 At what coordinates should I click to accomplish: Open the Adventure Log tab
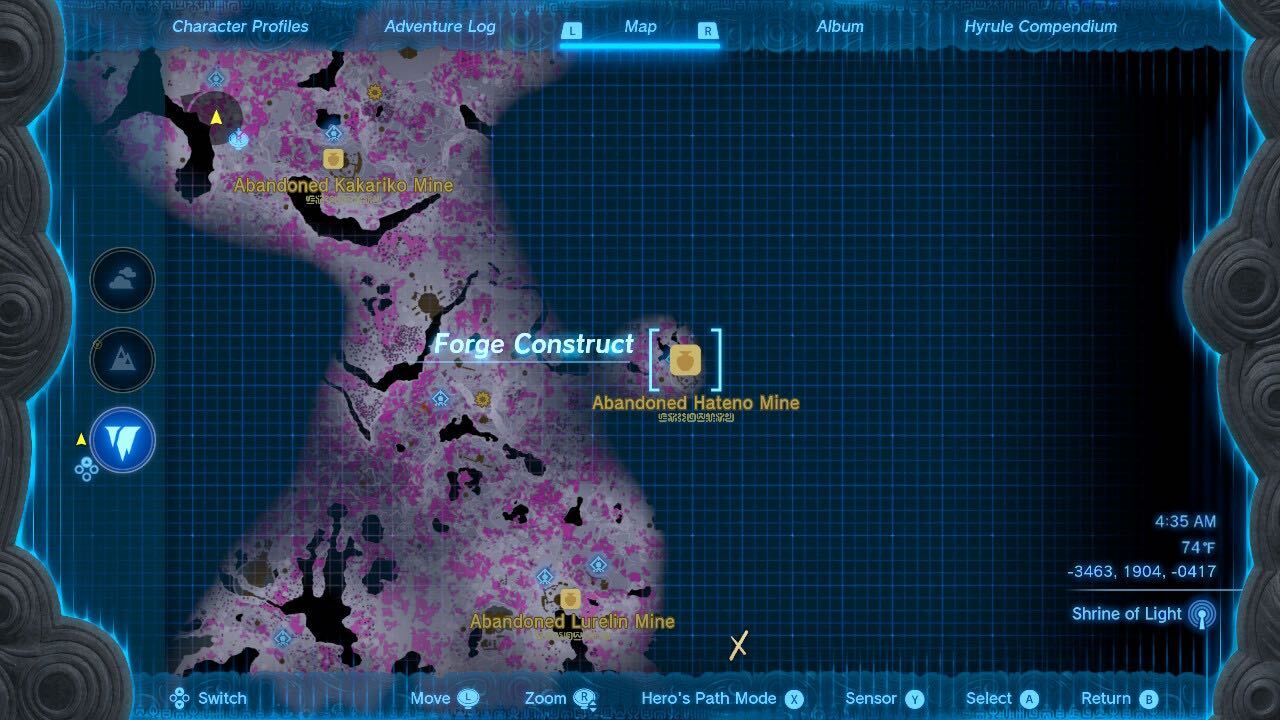(x=439, y=27)
